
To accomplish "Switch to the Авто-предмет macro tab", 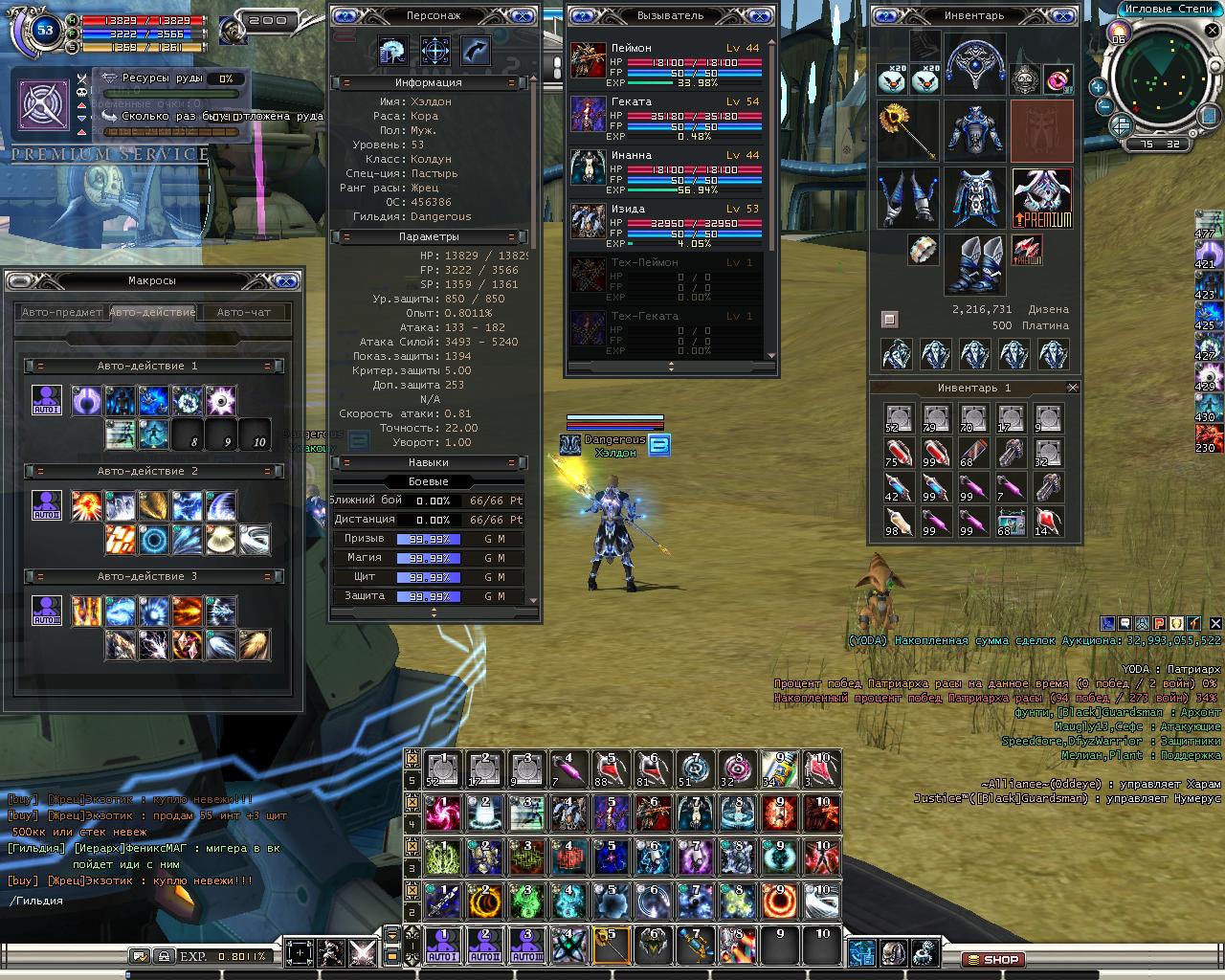I will [x=62, y=312].
